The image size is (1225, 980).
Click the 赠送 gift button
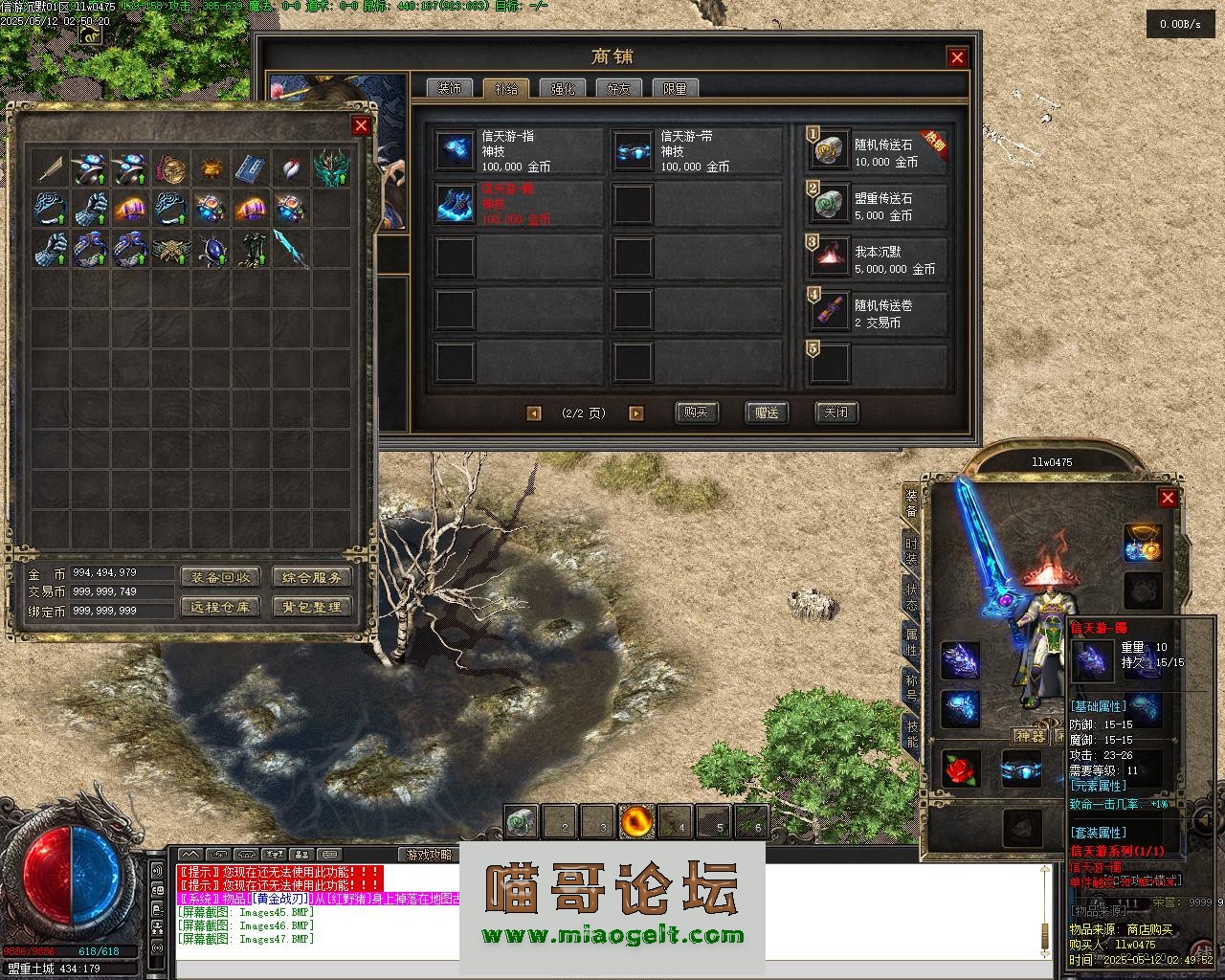(x=767, y=412)
